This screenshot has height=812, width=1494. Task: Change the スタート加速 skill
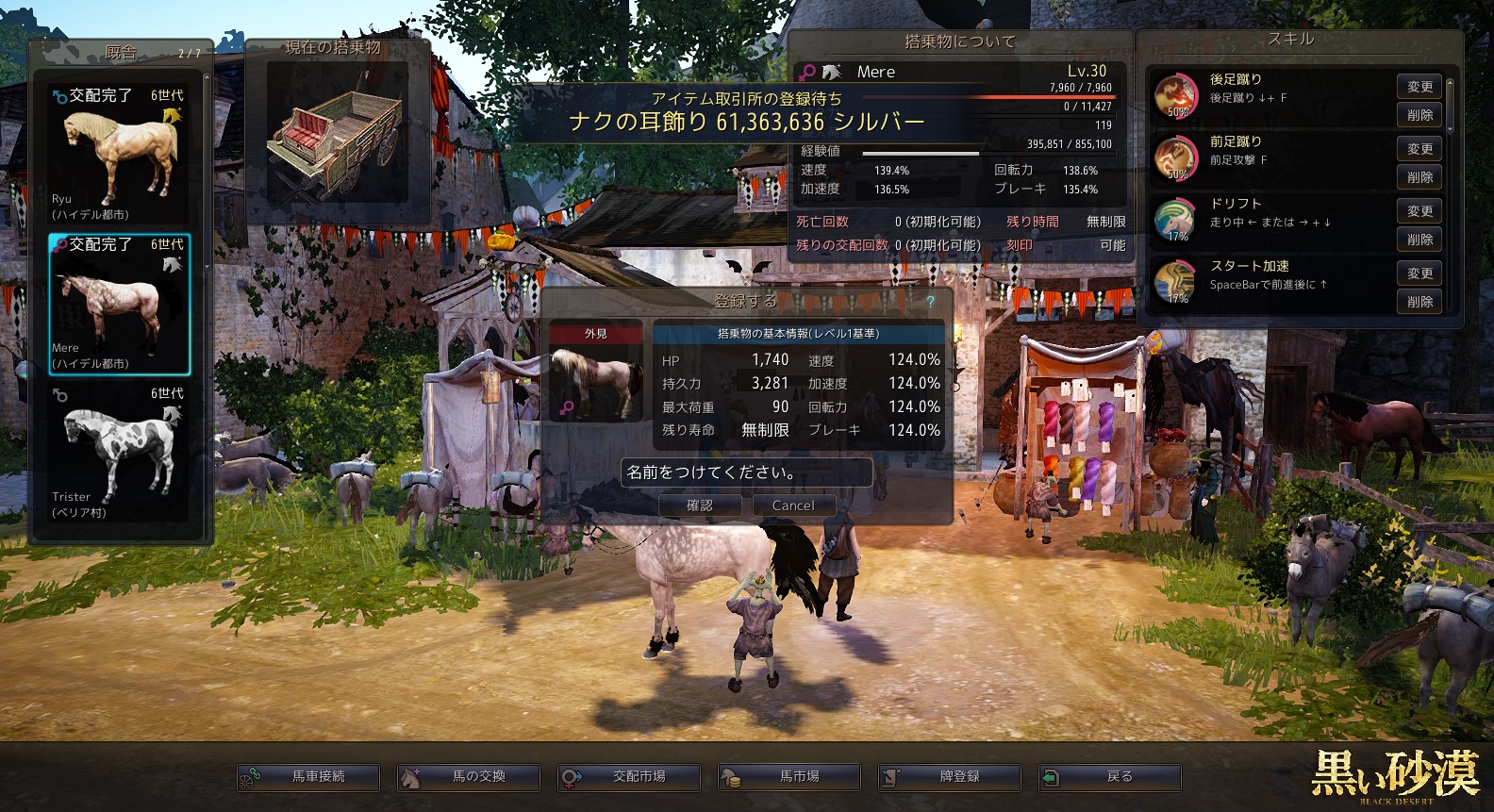point(1419,273)
